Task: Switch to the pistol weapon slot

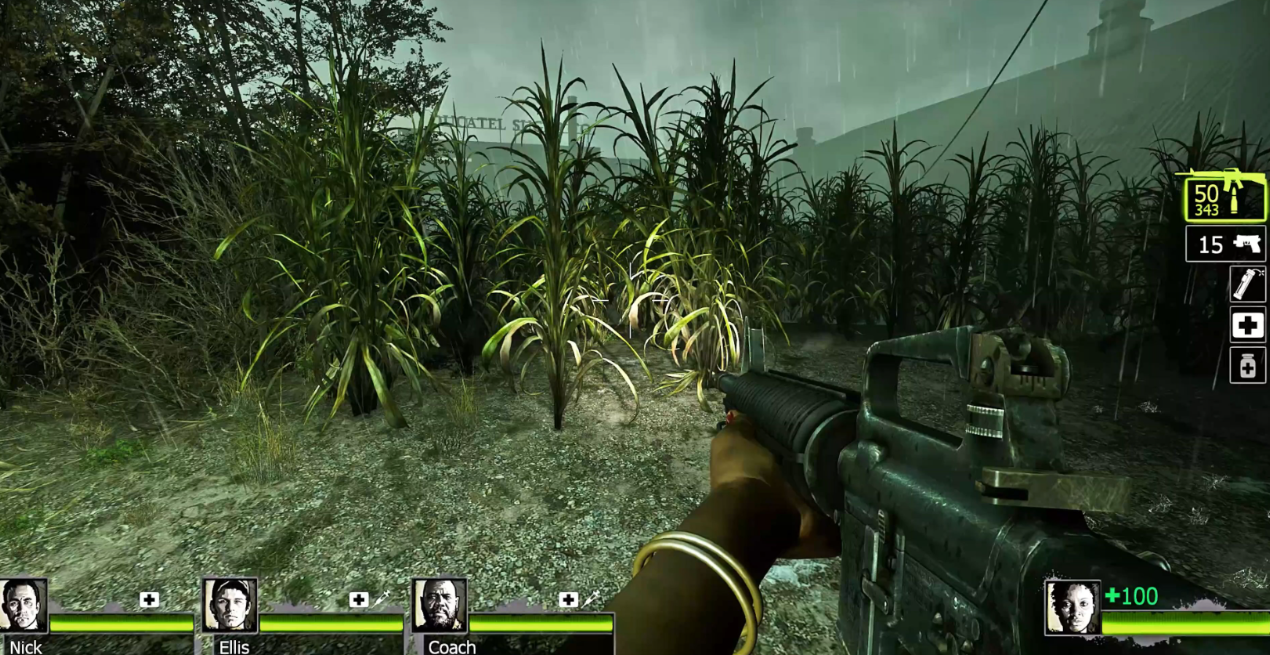Action: 1225,244
